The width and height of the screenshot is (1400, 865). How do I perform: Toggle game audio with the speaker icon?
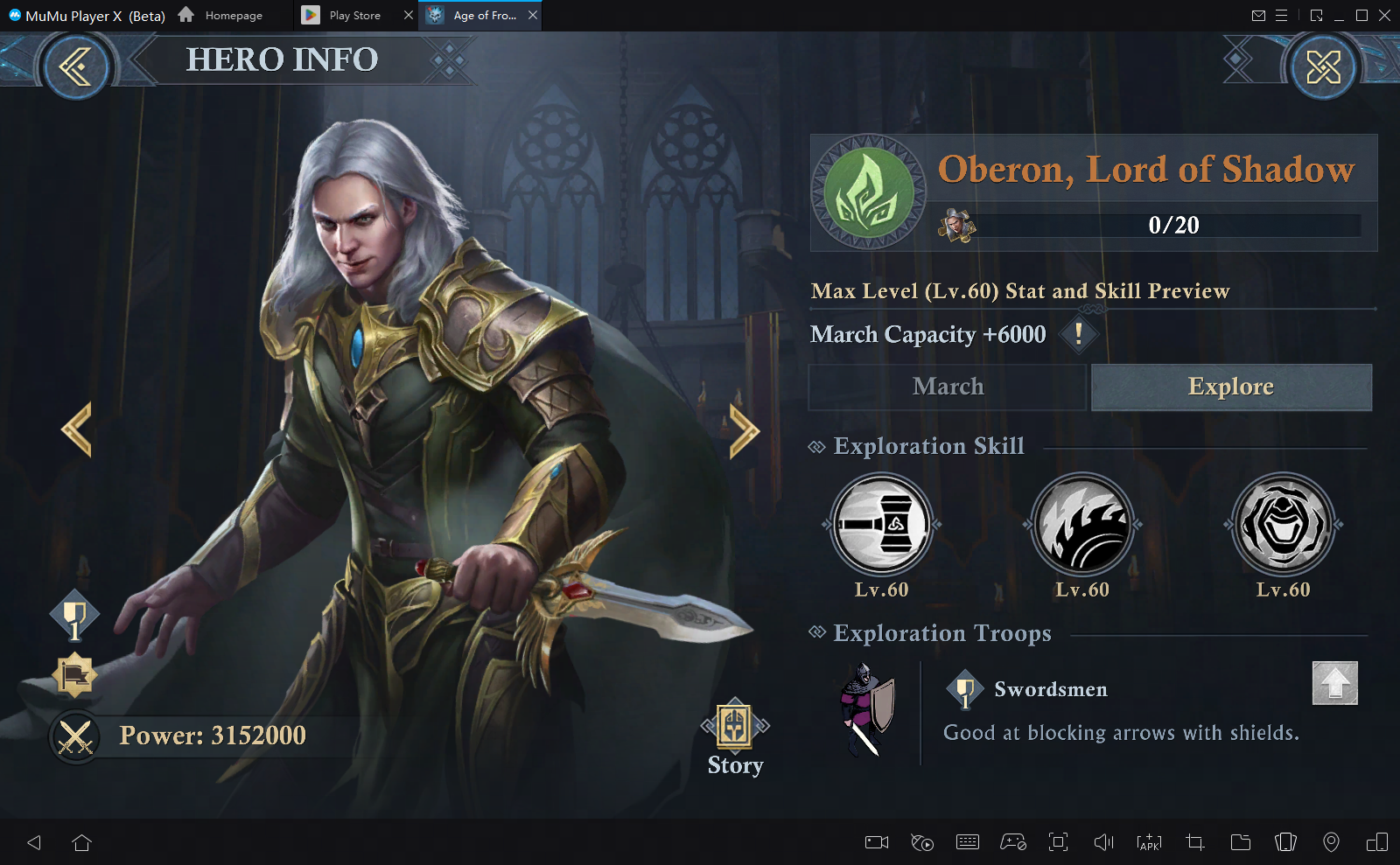1102,842
